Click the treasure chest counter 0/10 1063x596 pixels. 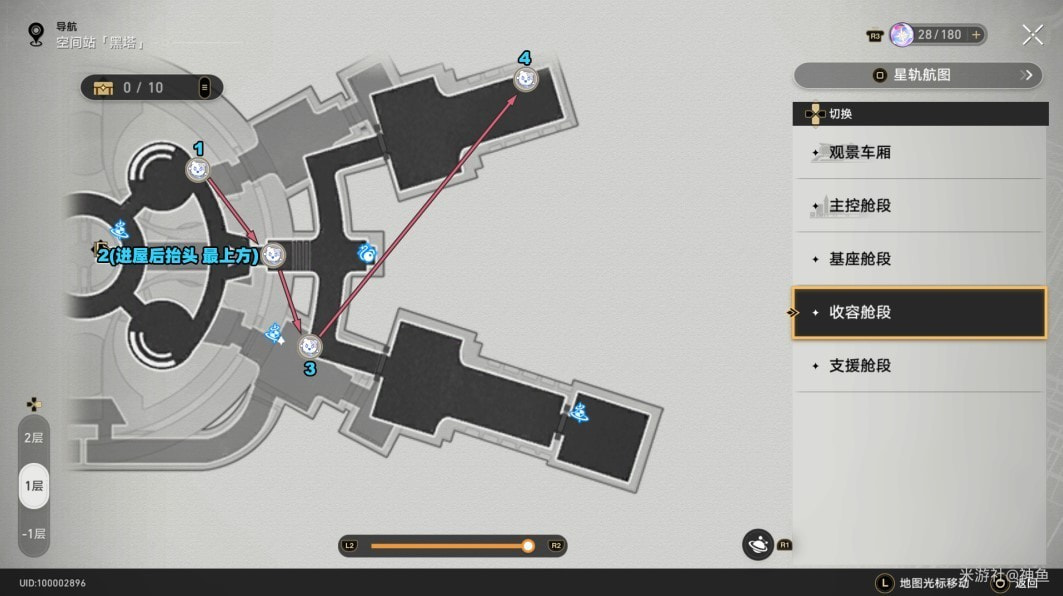[x=142, y=88]
